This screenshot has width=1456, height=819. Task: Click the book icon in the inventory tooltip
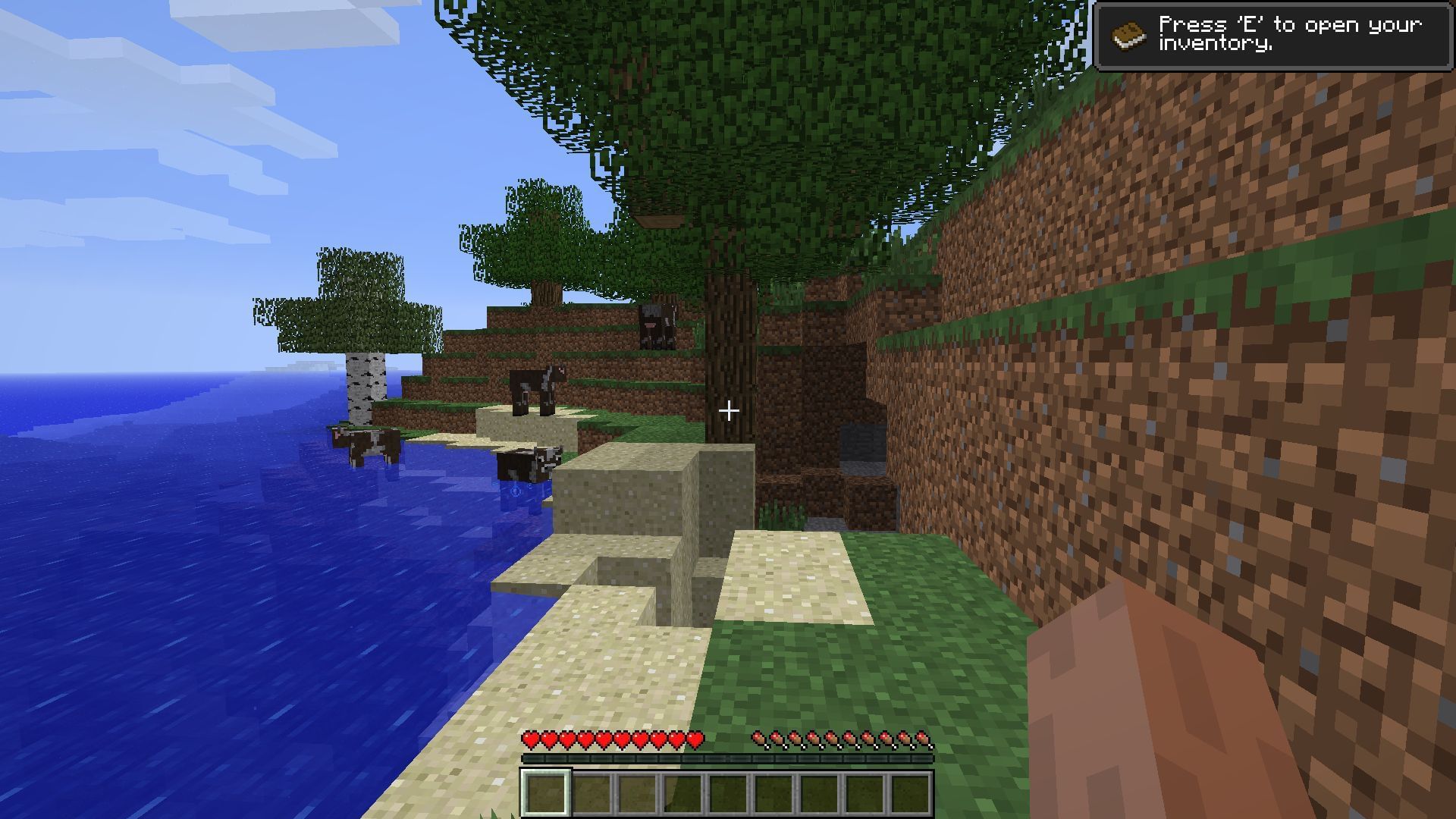1129,34
